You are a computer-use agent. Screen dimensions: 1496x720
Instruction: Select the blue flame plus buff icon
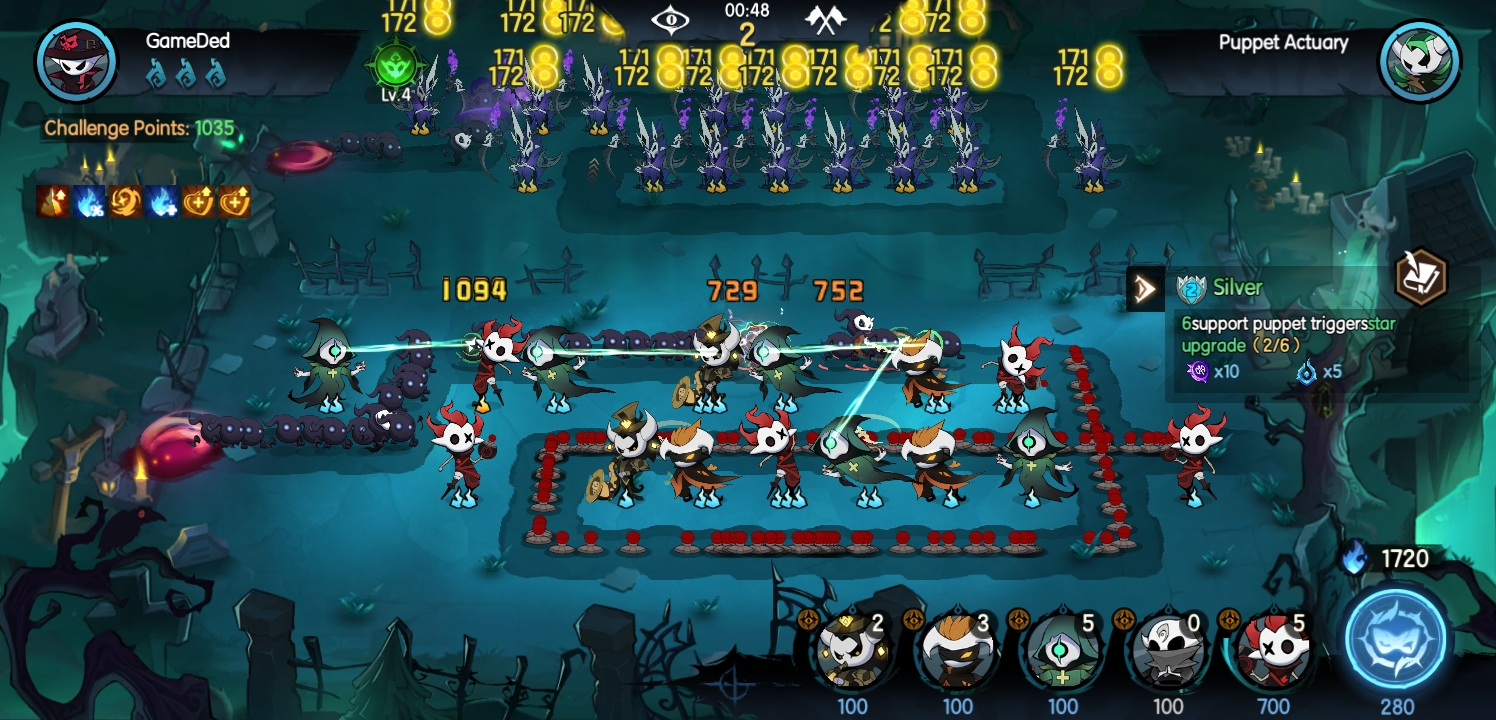(x=162, y=202)
